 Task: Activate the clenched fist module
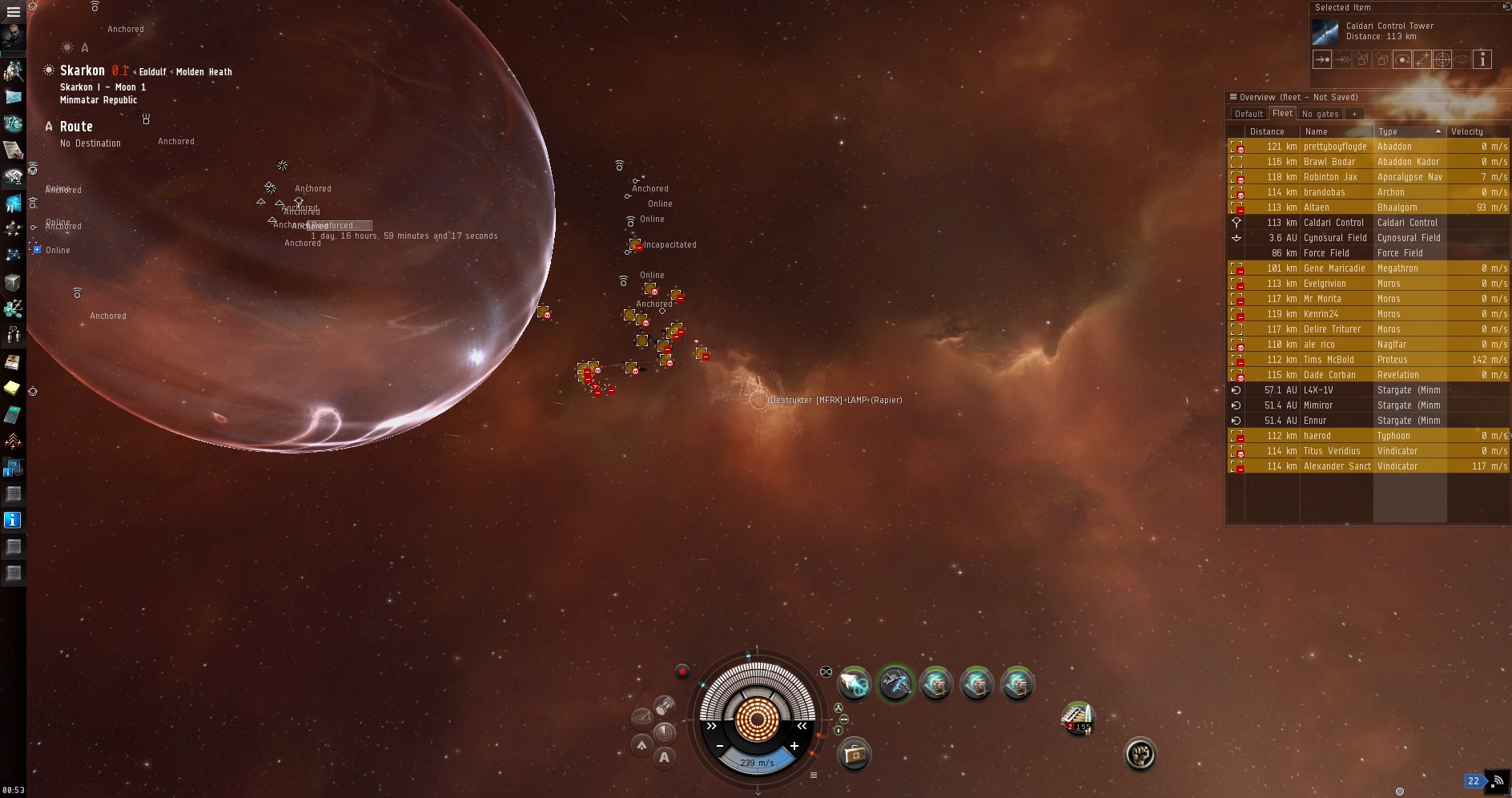(x=1140, y=754)
